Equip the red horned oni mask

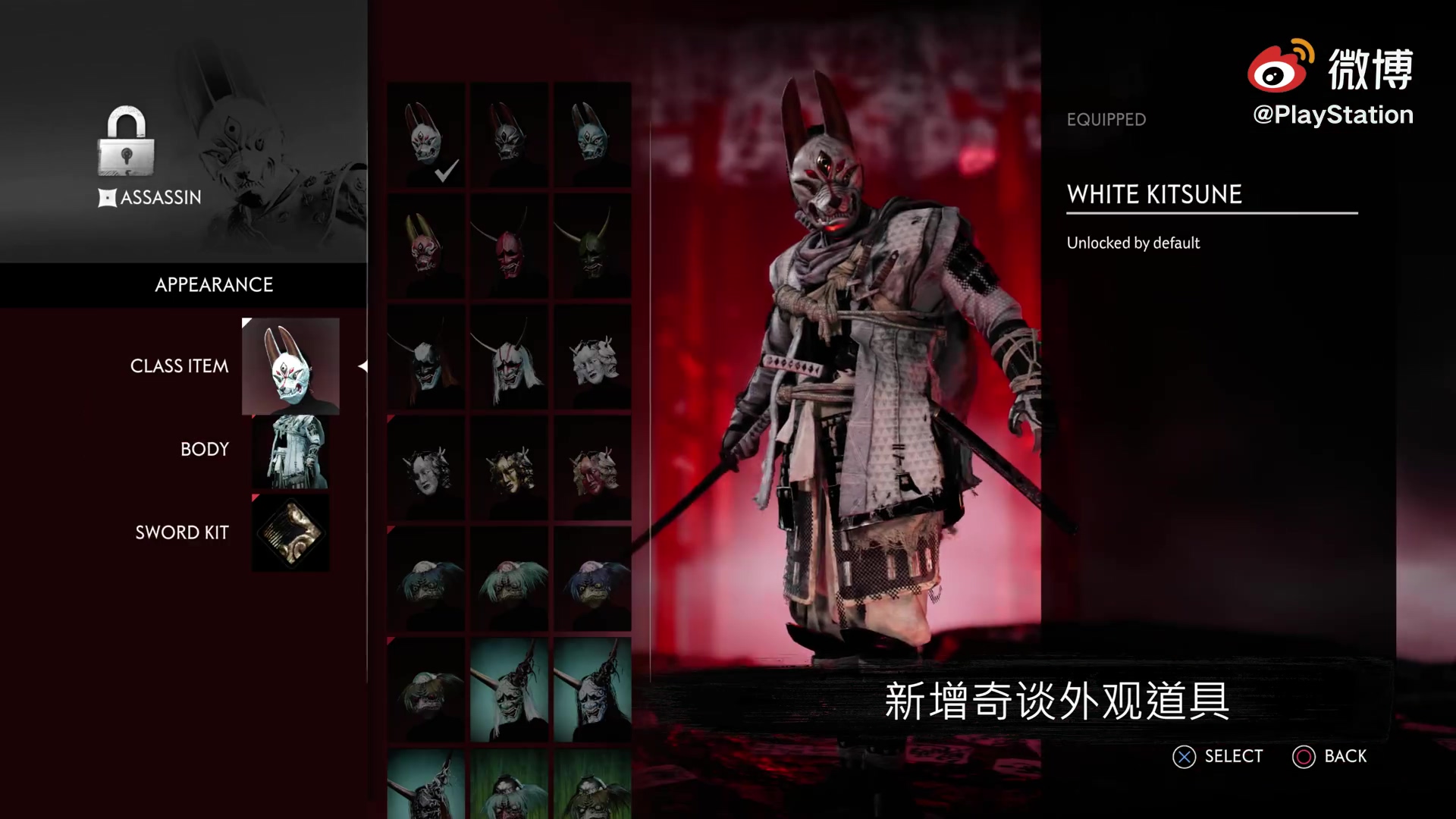coord(509,245)
